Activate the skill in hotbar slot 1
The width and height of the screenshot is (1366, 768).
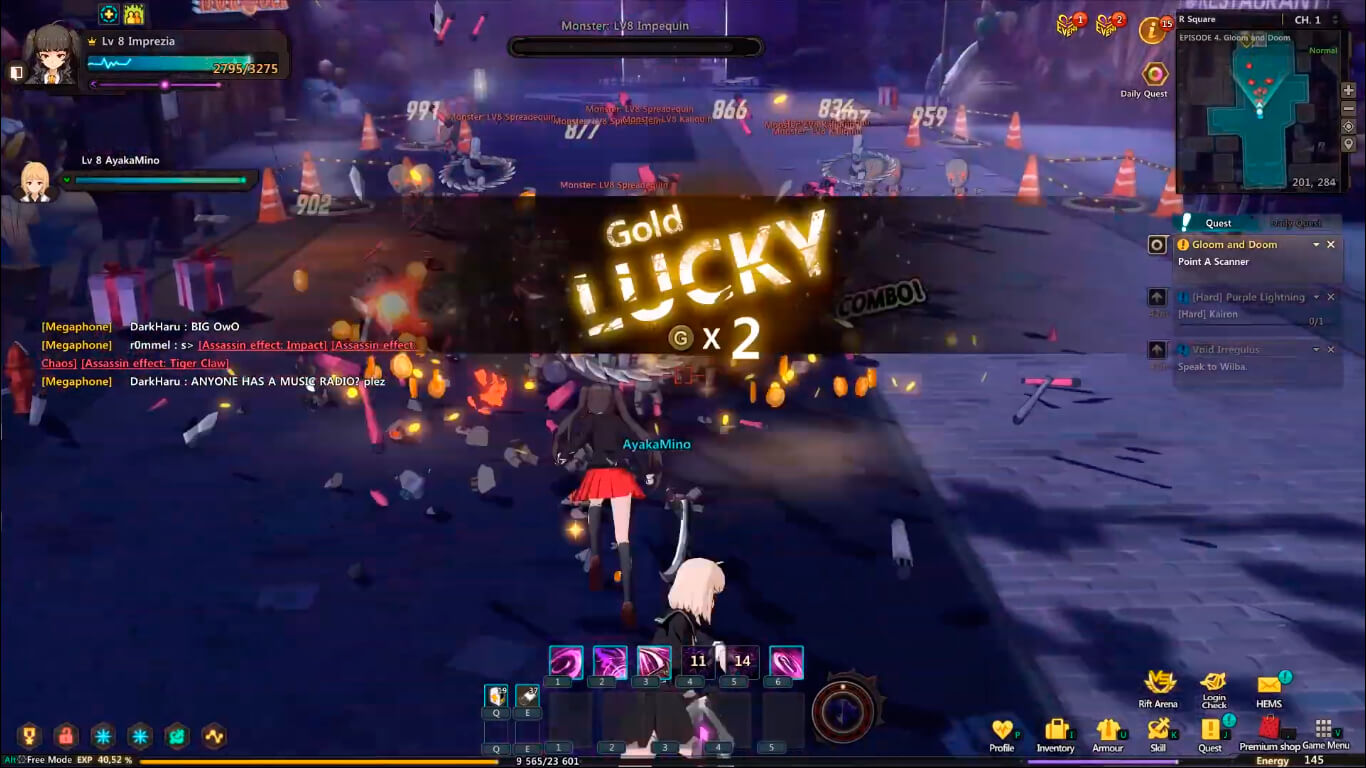566,662
